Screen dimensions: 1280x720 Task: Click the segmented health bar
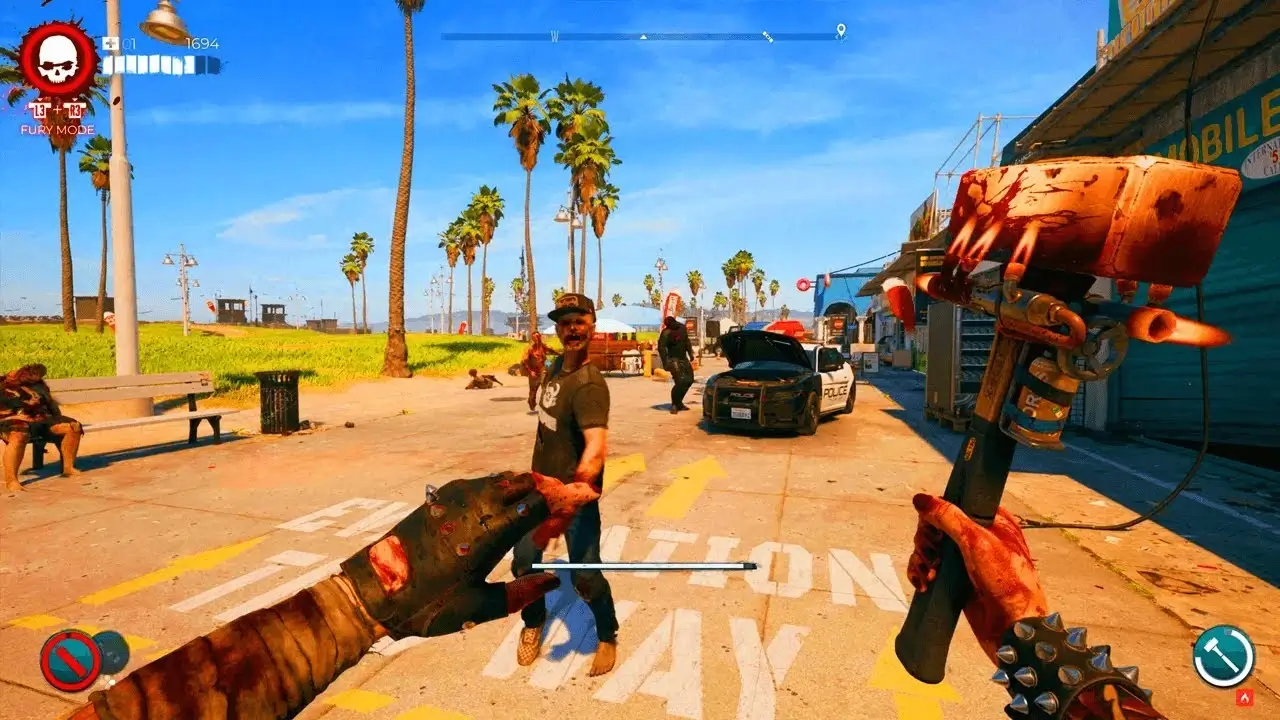(x=160, y=64)
